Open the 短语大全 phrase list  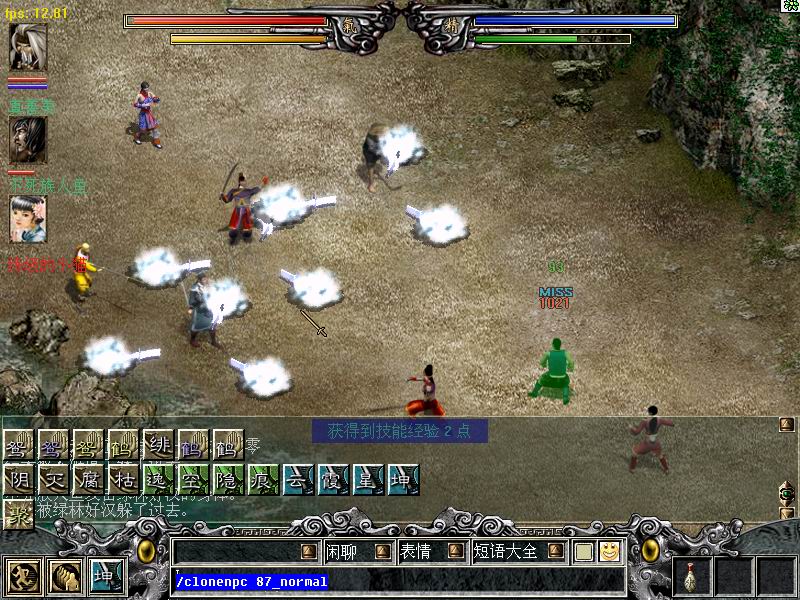pos(506,551)
